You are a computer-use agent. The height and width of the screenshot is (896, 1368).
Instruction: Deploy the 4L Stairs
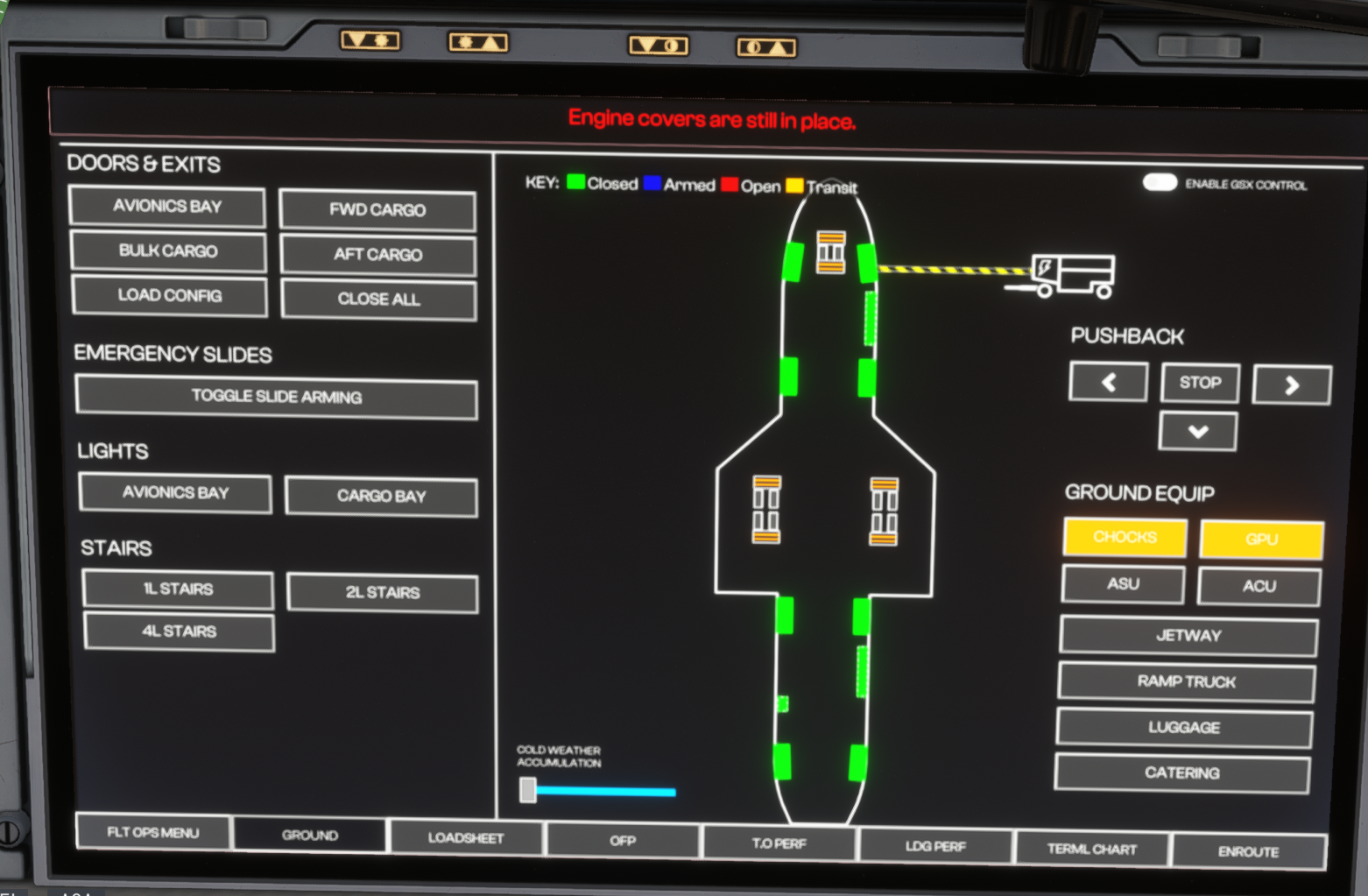[x=179, y=631]
